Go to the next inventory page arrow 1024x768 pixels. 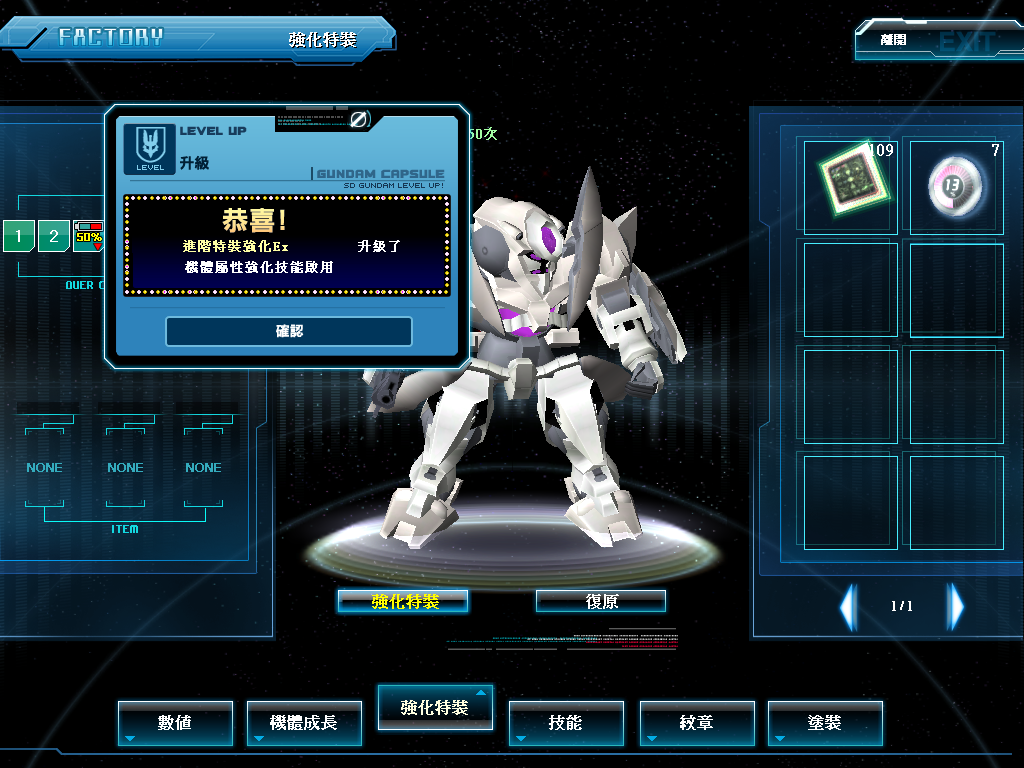point(957,606)
